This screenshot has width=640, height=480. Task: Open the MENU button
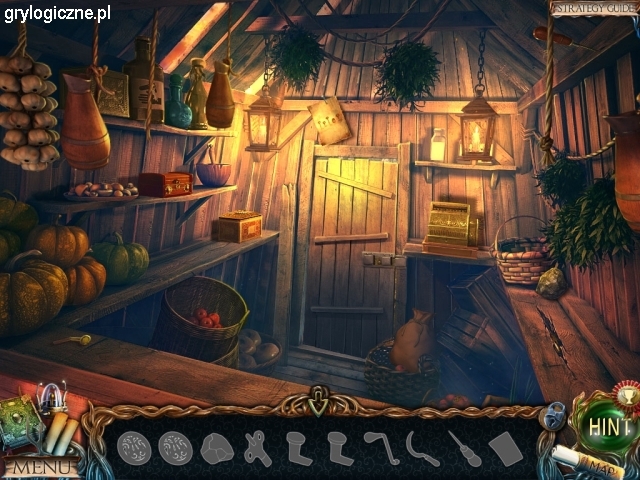(x=36, y=466)
